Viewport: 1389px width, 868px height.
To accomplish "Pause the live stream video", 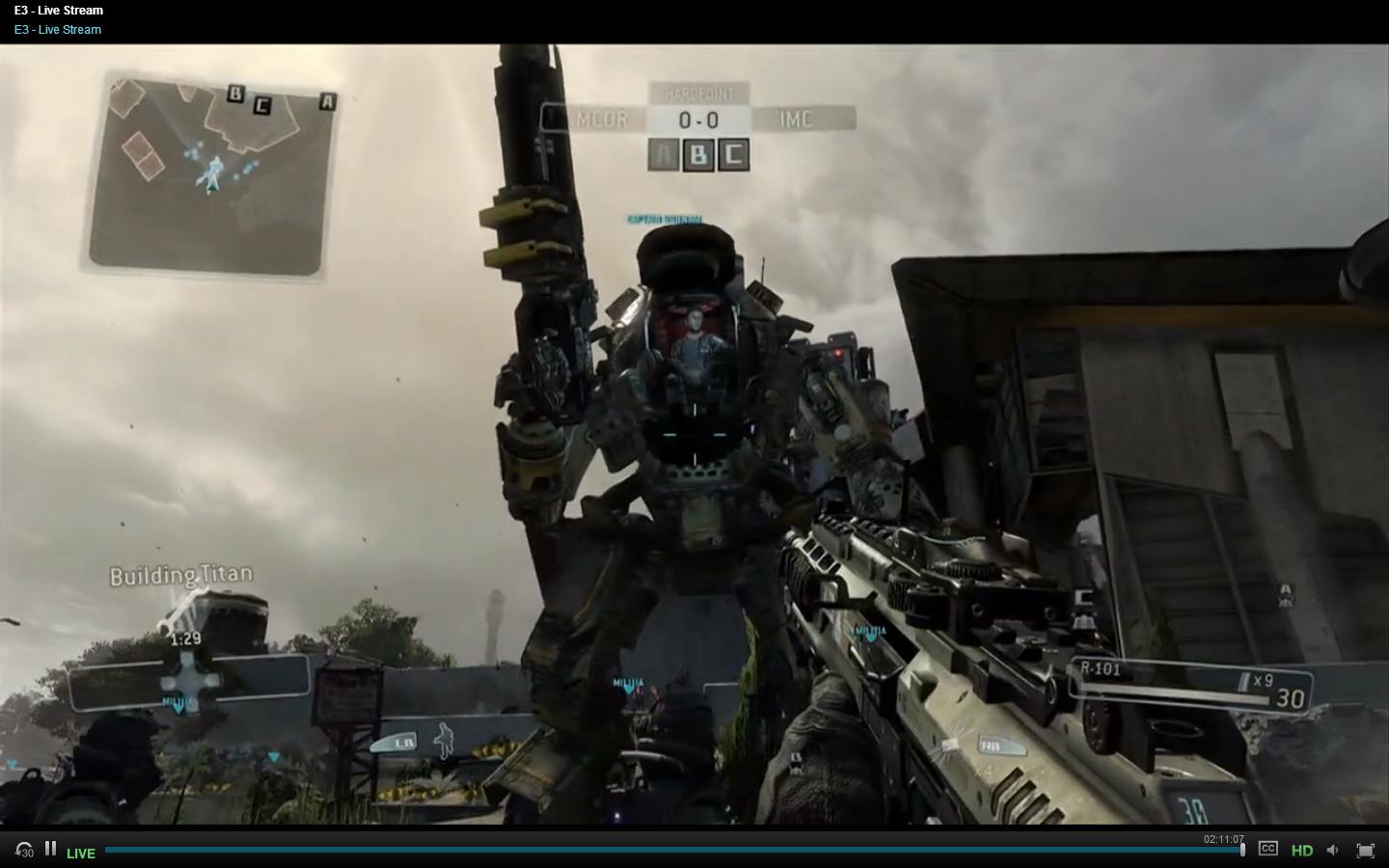I will (50, 849).
